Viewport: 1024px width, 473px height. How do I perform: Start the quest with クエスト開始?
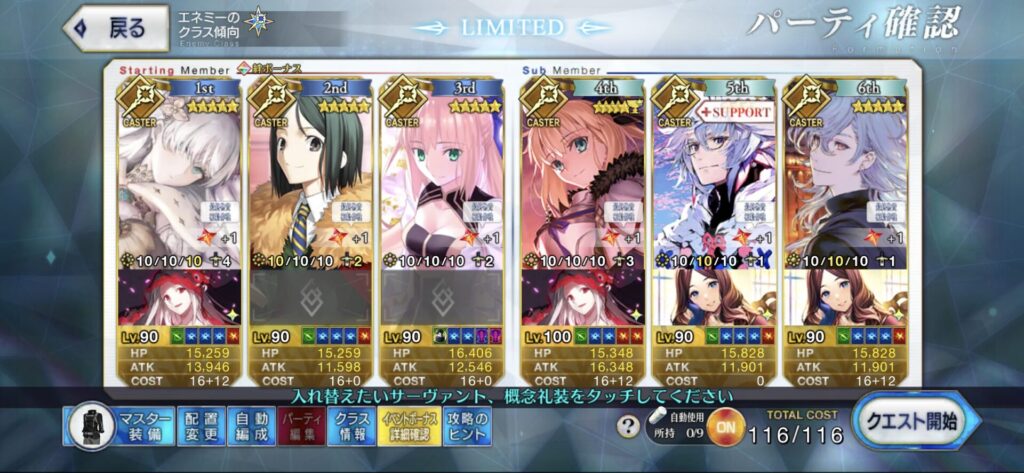point(912,419)
